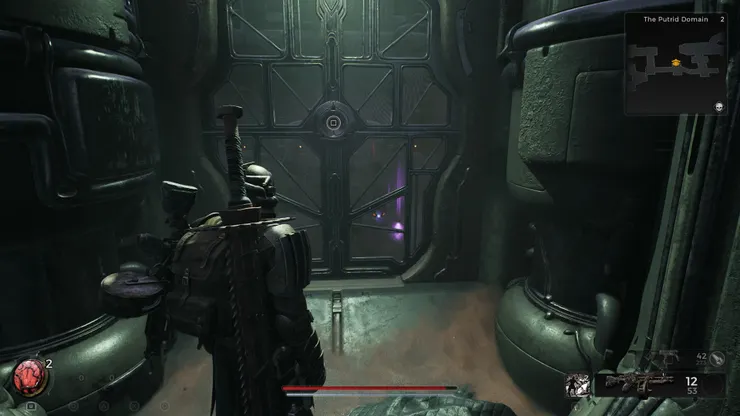Select the equipped long gun slot

(x=639, y=384)
